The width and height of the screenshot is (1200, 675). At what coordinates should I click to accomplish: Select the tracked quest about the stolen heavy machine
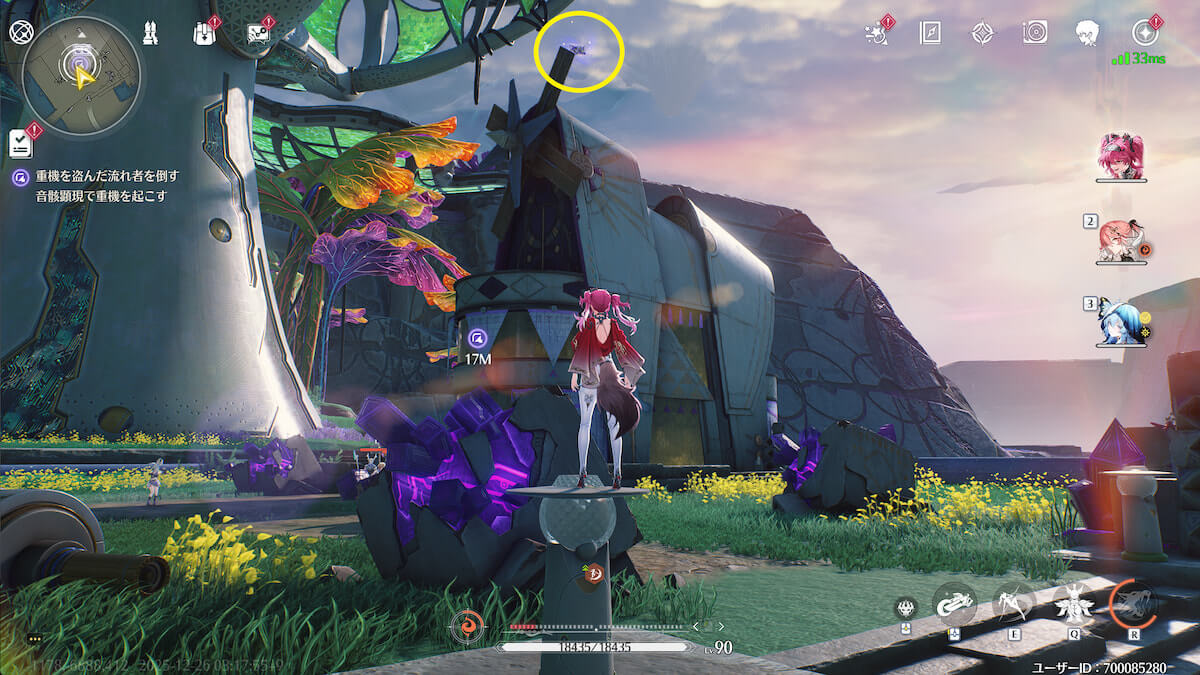tap(107, 176)
